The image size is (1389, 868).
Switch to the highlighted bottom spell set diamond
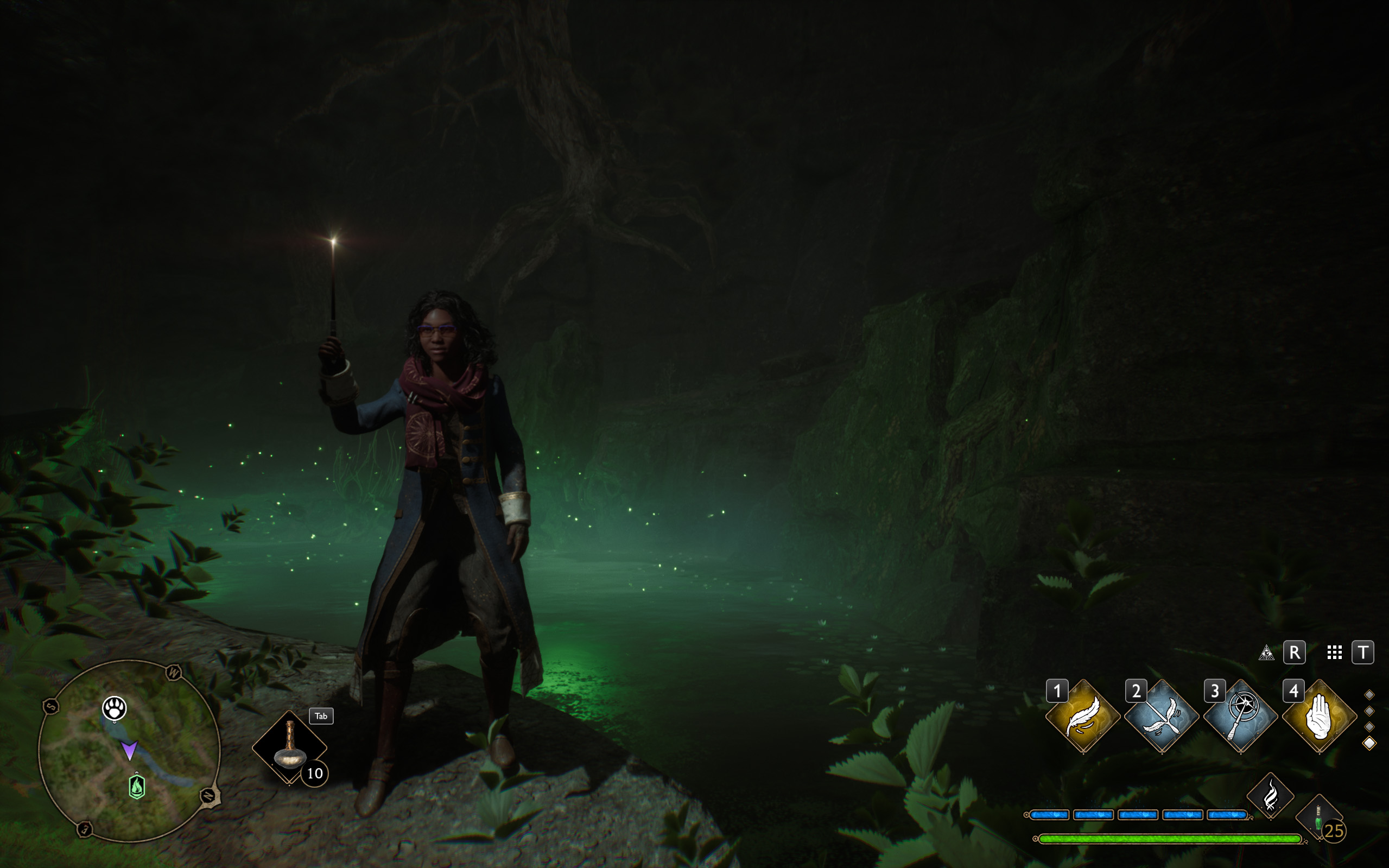click(1369, 744)
